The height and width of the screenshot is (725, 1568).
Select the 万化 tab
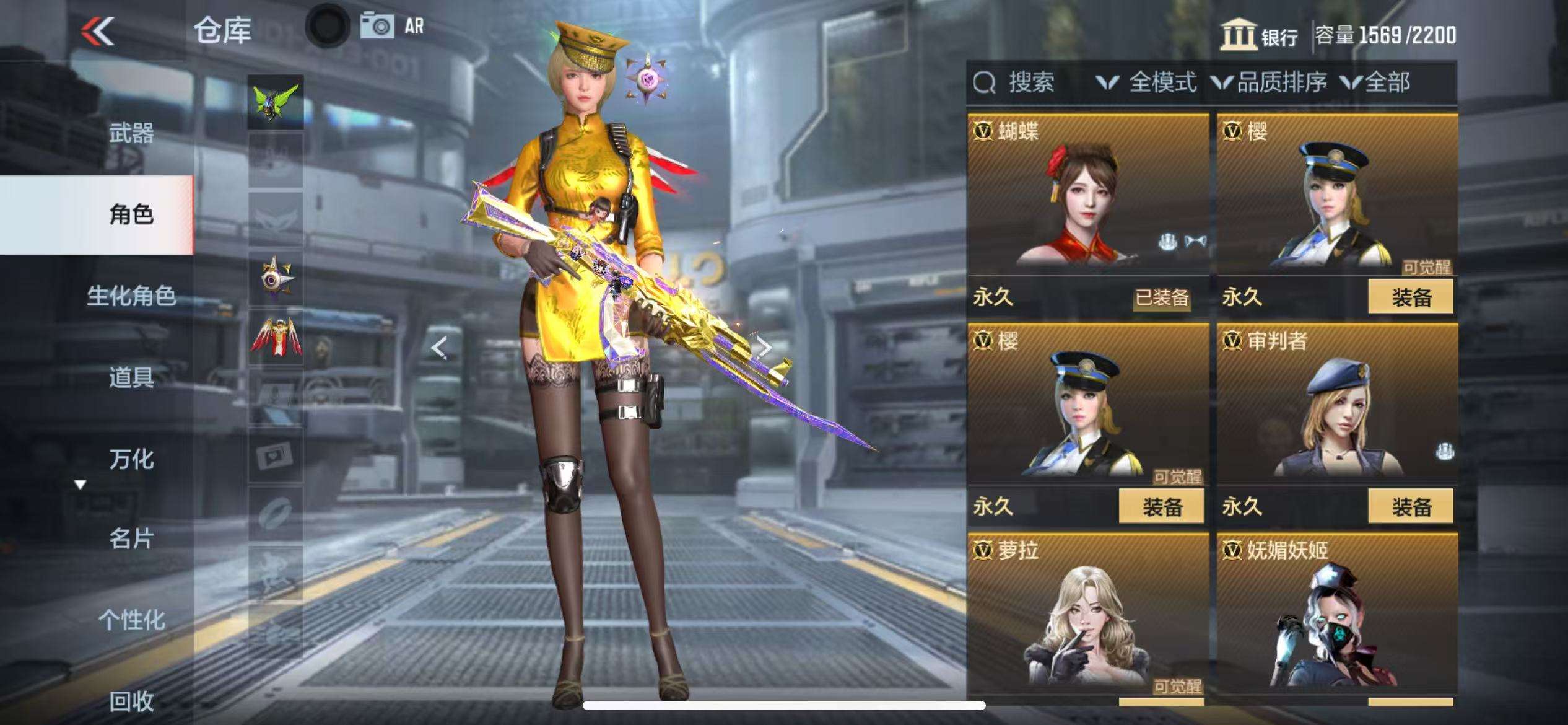tap(131, 459)
